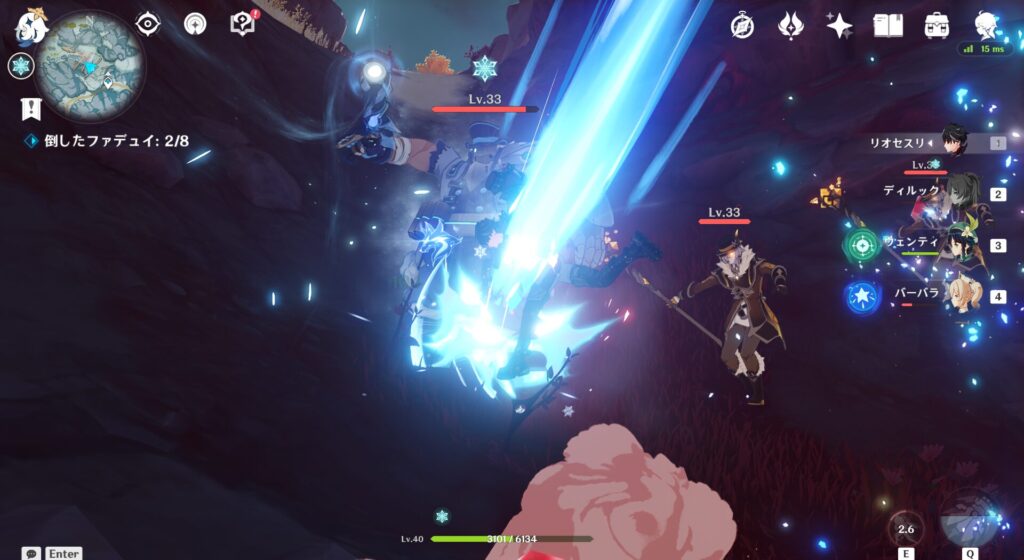
Task: Switch to party member ディルック
Action: pos(960,193)
